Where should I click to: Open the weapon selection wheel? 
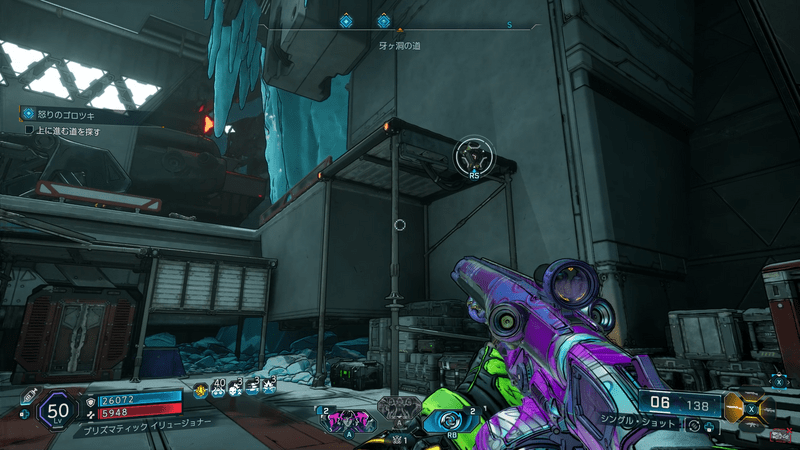752,408
